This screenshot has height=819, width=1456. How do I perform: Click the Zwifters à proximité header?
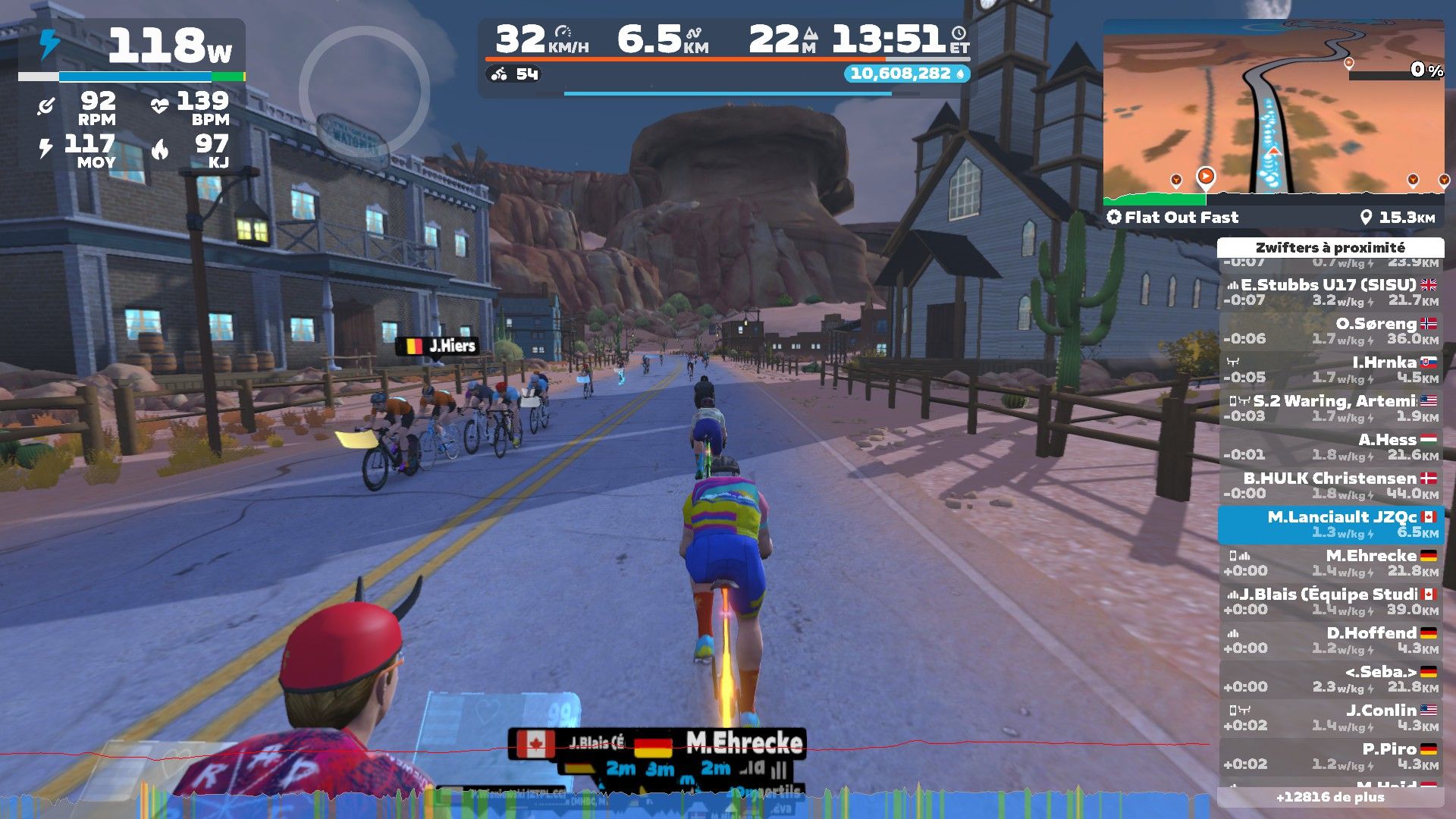click(x=1330, y=247)
